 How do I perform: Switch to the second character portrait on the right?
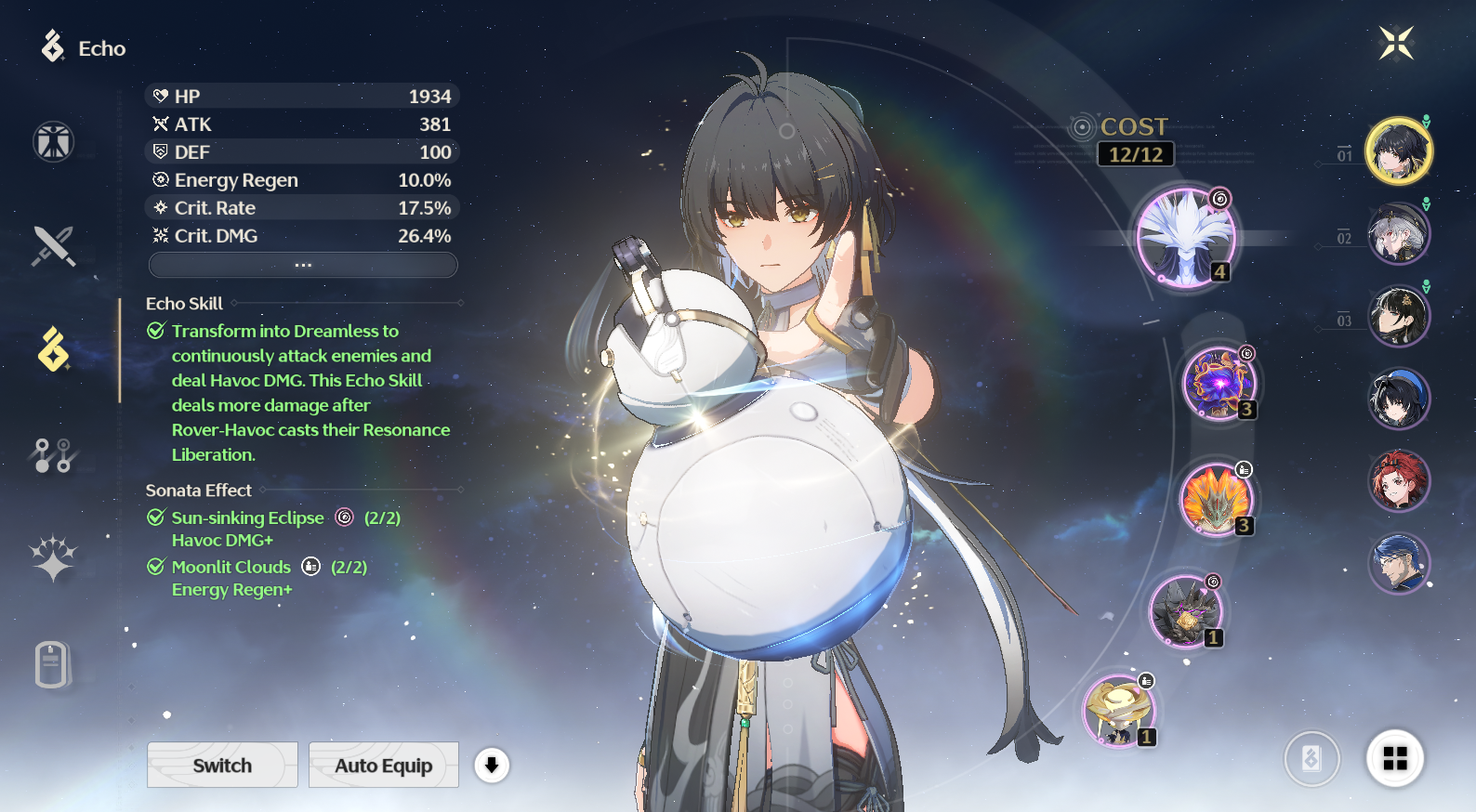[1399, 233]
